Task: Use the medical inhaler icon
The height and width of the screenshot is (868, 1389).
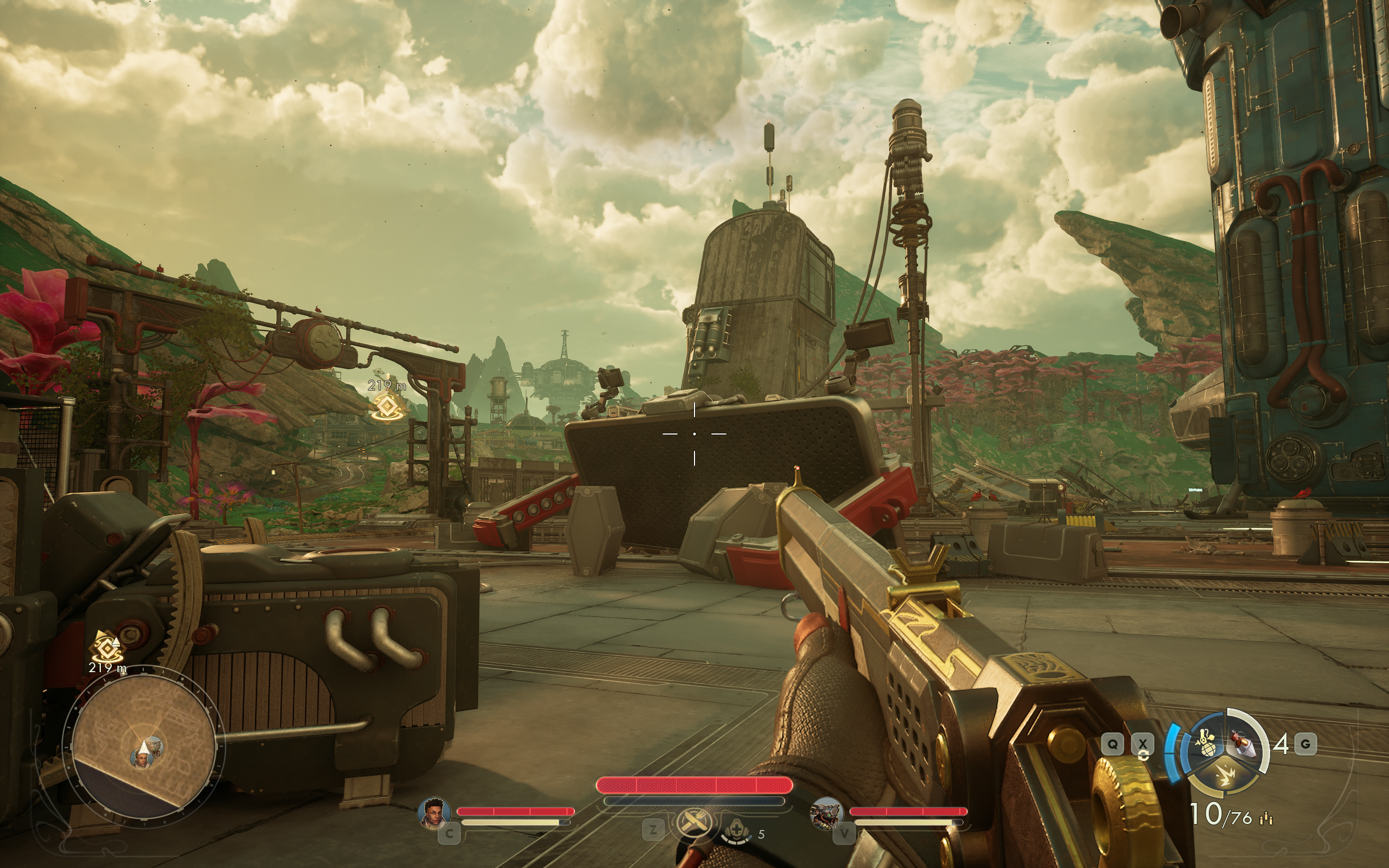Action: 736,832
